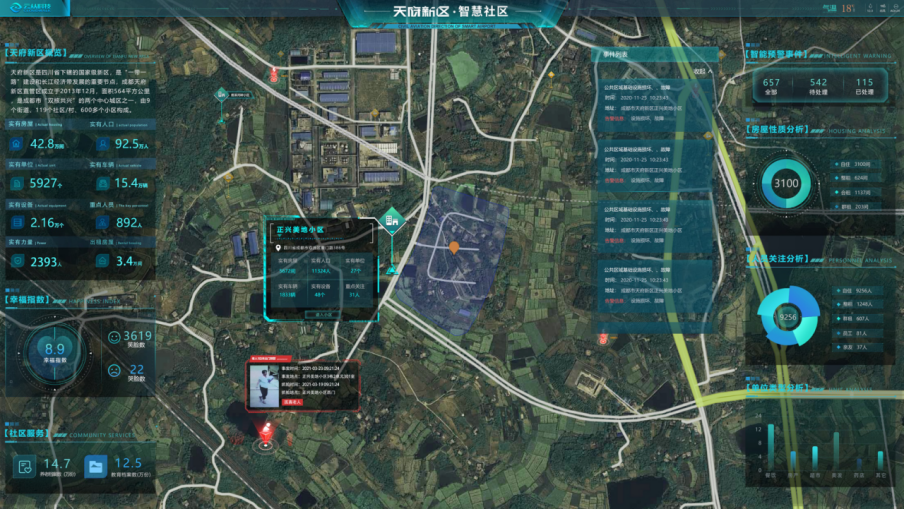Click the elderly care document-heart icon
The image size is (905, 509).
pos(25,465)
